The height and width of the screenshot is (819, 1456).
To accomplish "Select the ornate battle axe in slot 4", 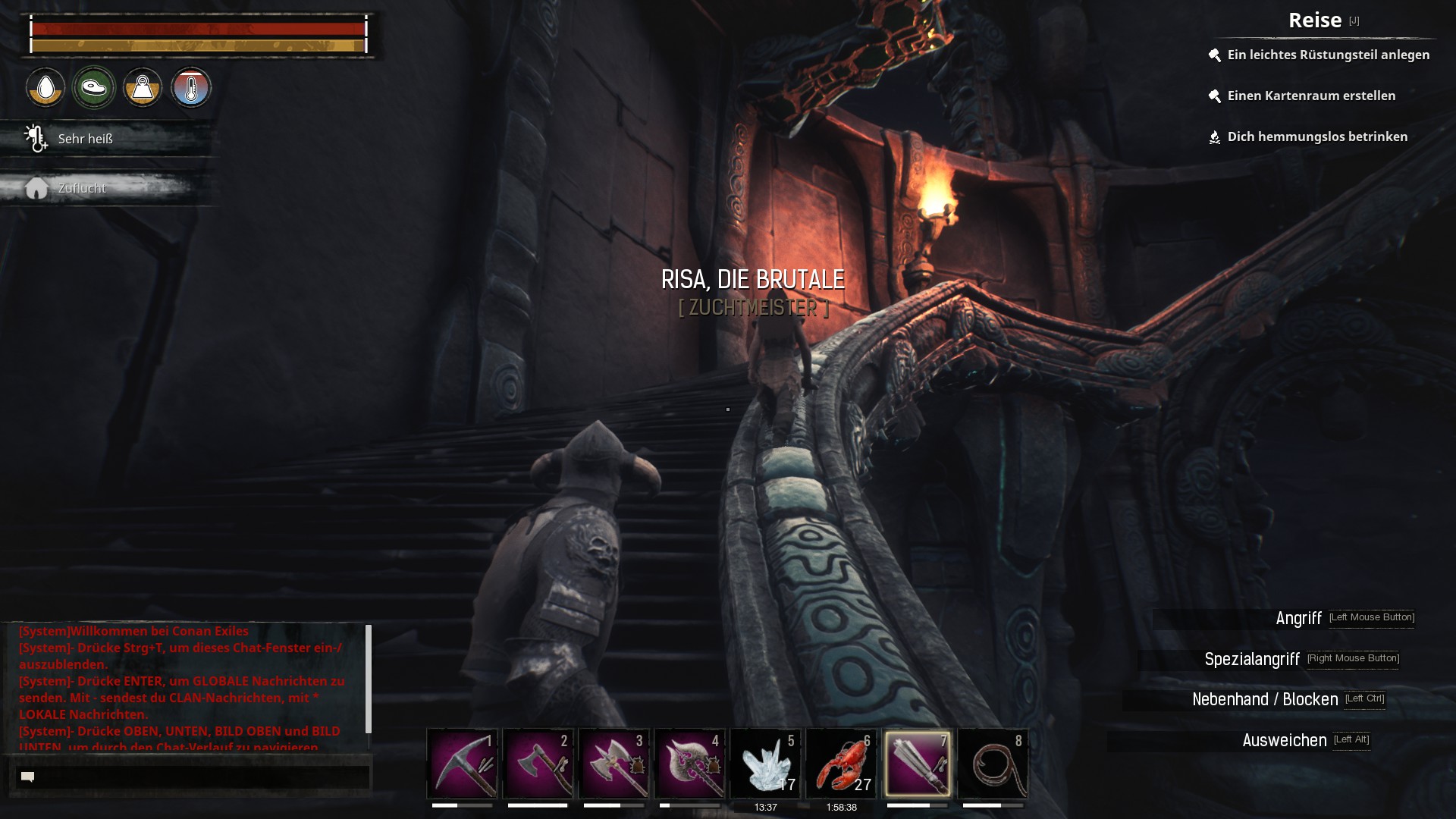I will (x=689, y=764).
